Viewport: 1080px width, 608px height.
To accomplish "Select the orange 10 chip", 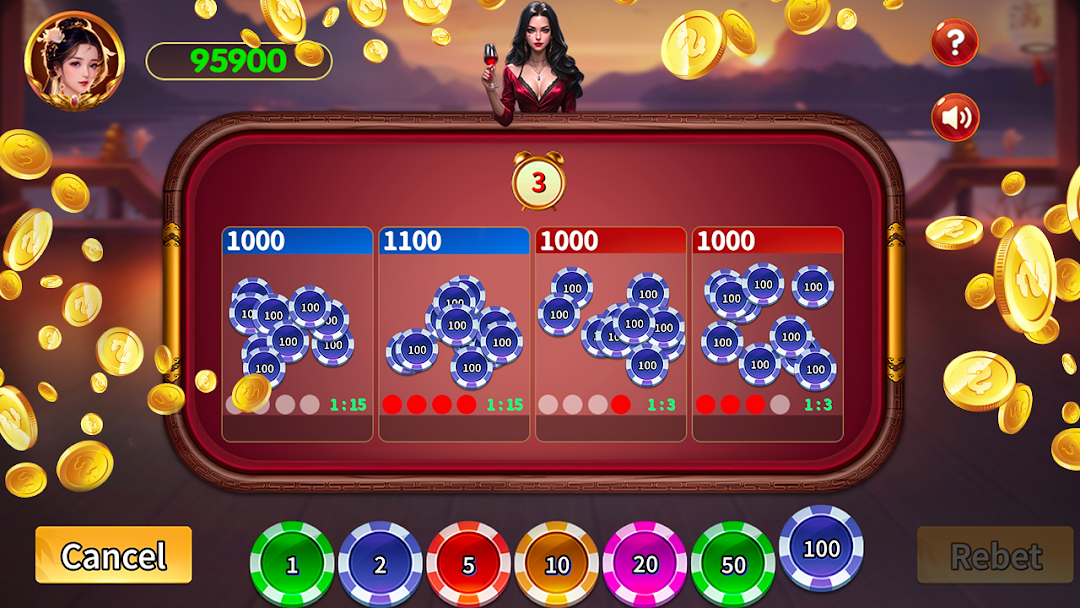I will tap(556, 564).
